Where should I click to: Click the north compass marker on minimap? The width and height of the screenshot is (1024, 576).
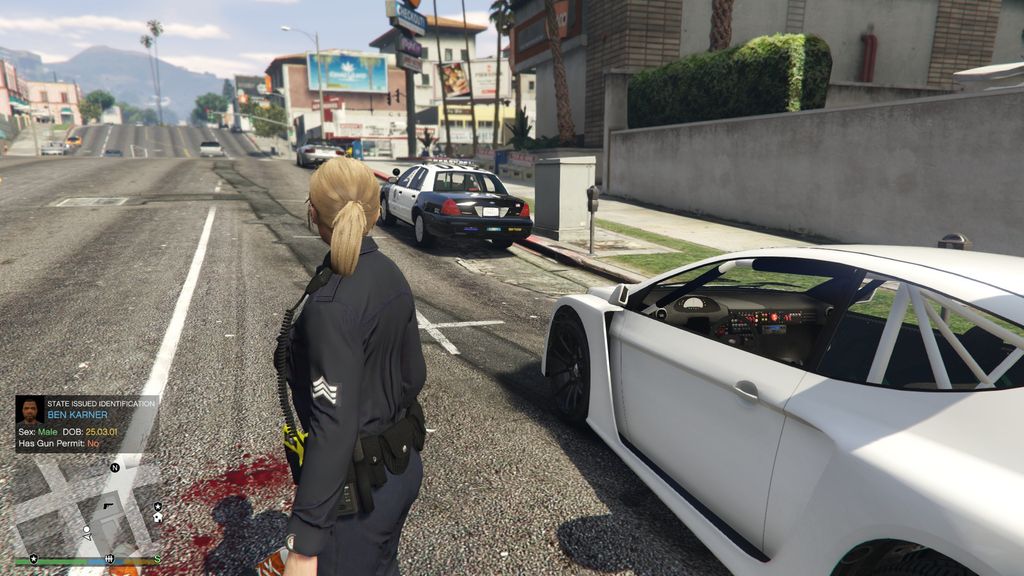click(114, 467)
